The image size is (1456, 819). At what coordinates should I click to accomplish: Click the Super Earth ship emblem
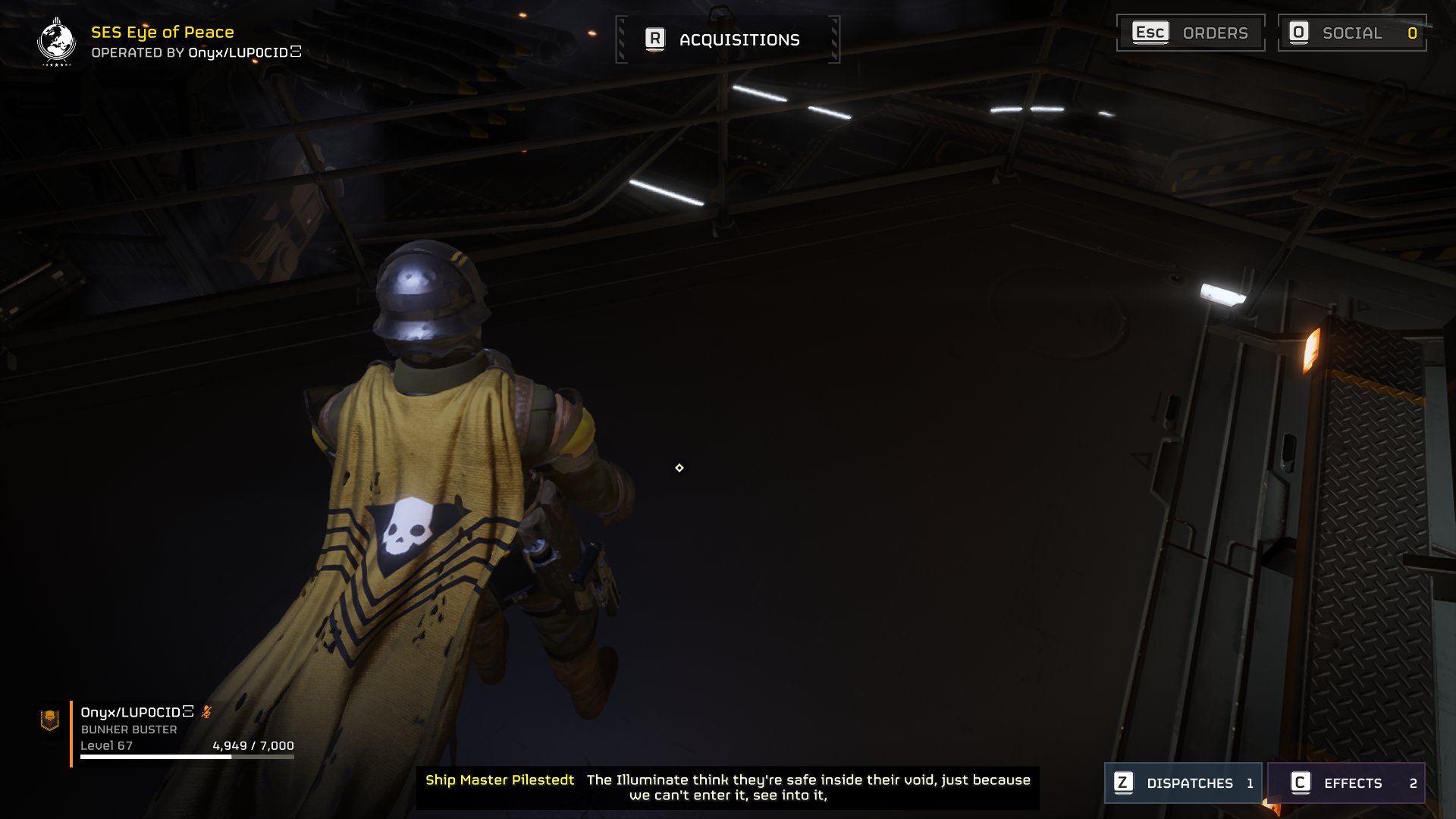tap(56, 42)
